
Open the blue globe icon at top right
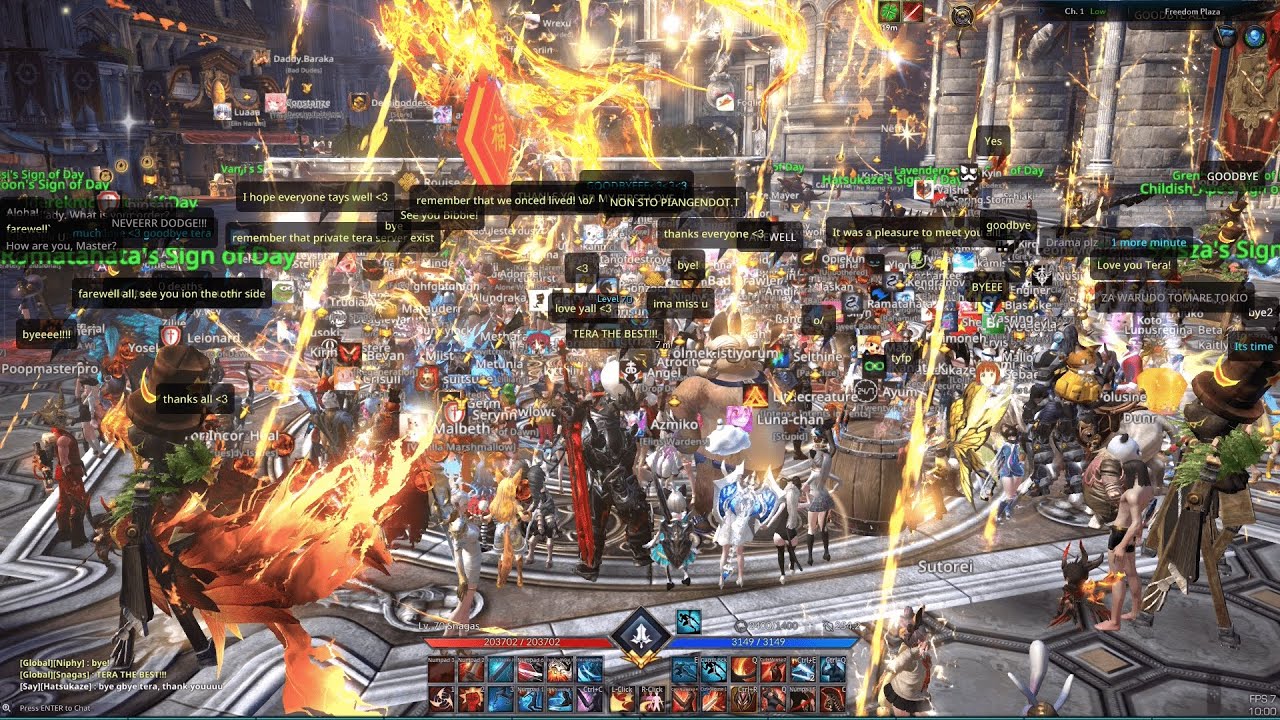pos(1254,37)
